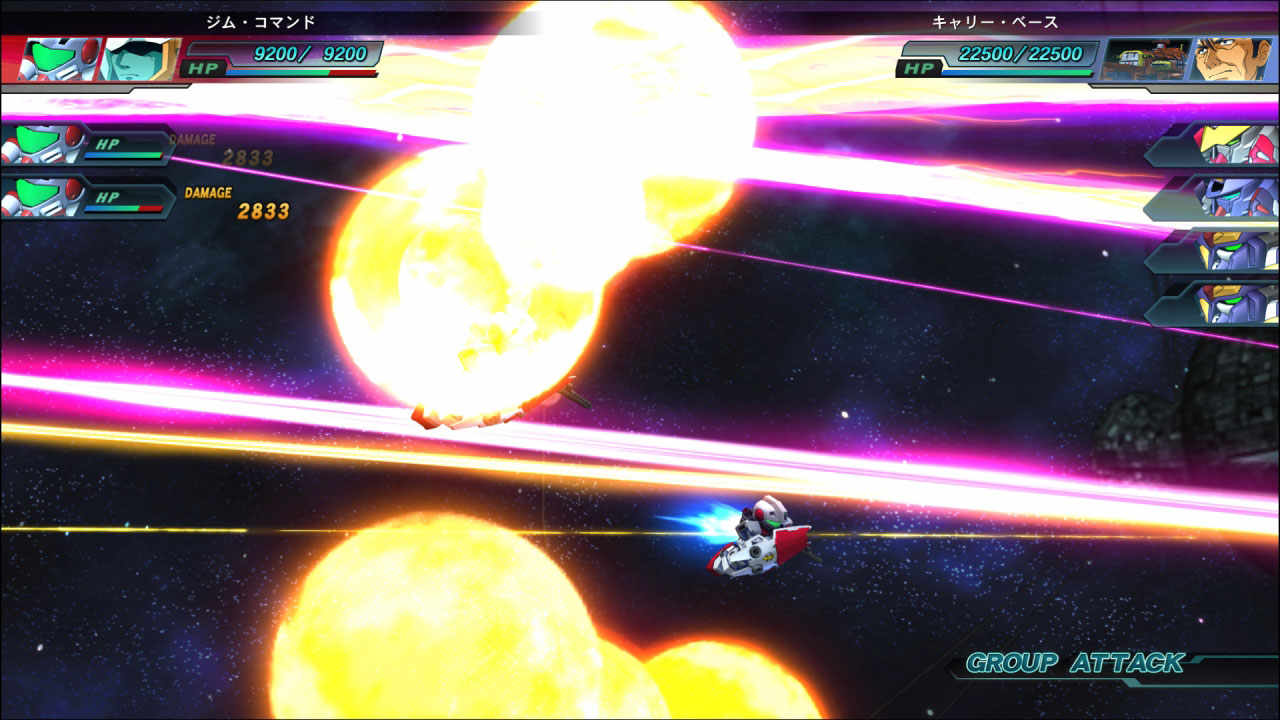Click the dark-haired captain portrait
Screen dimensions: 1280x720
tap(1231, 59)
